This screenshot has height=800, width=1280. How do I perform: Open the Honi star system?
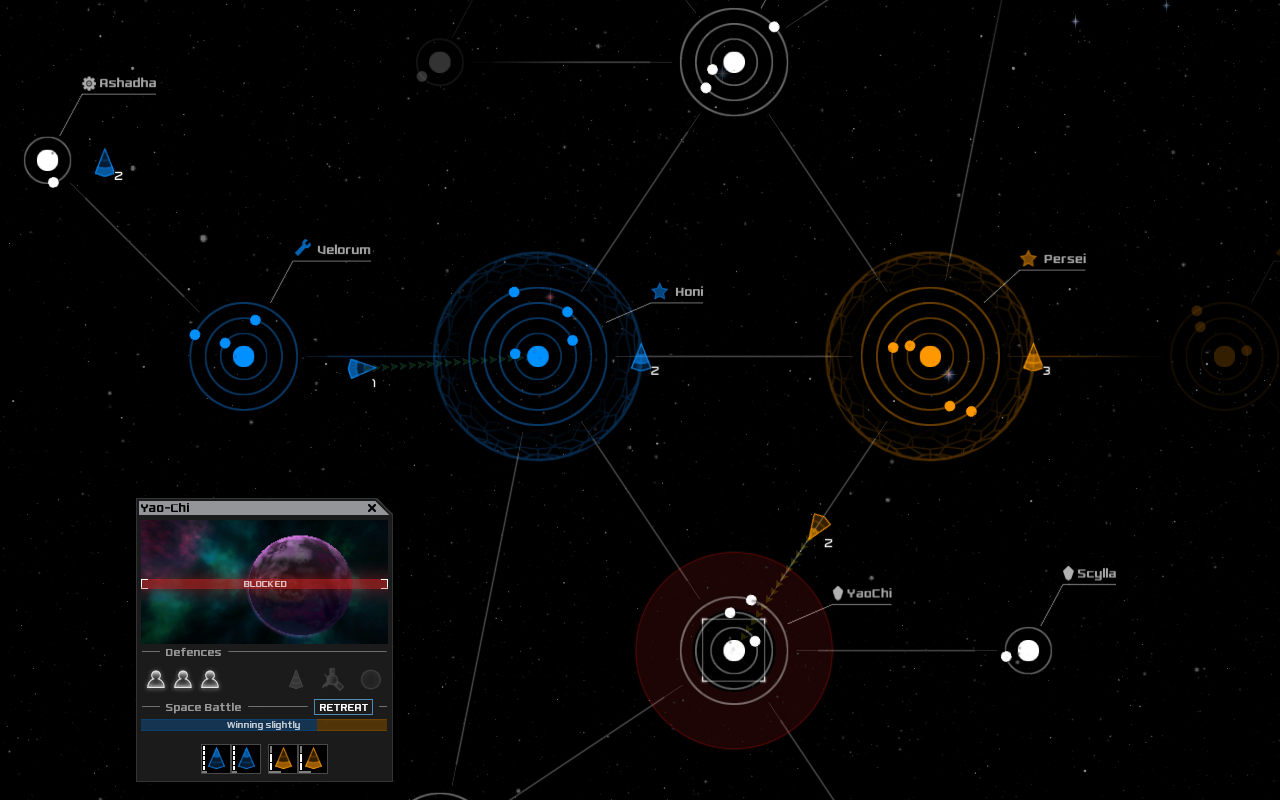click(x=537, y=356)
